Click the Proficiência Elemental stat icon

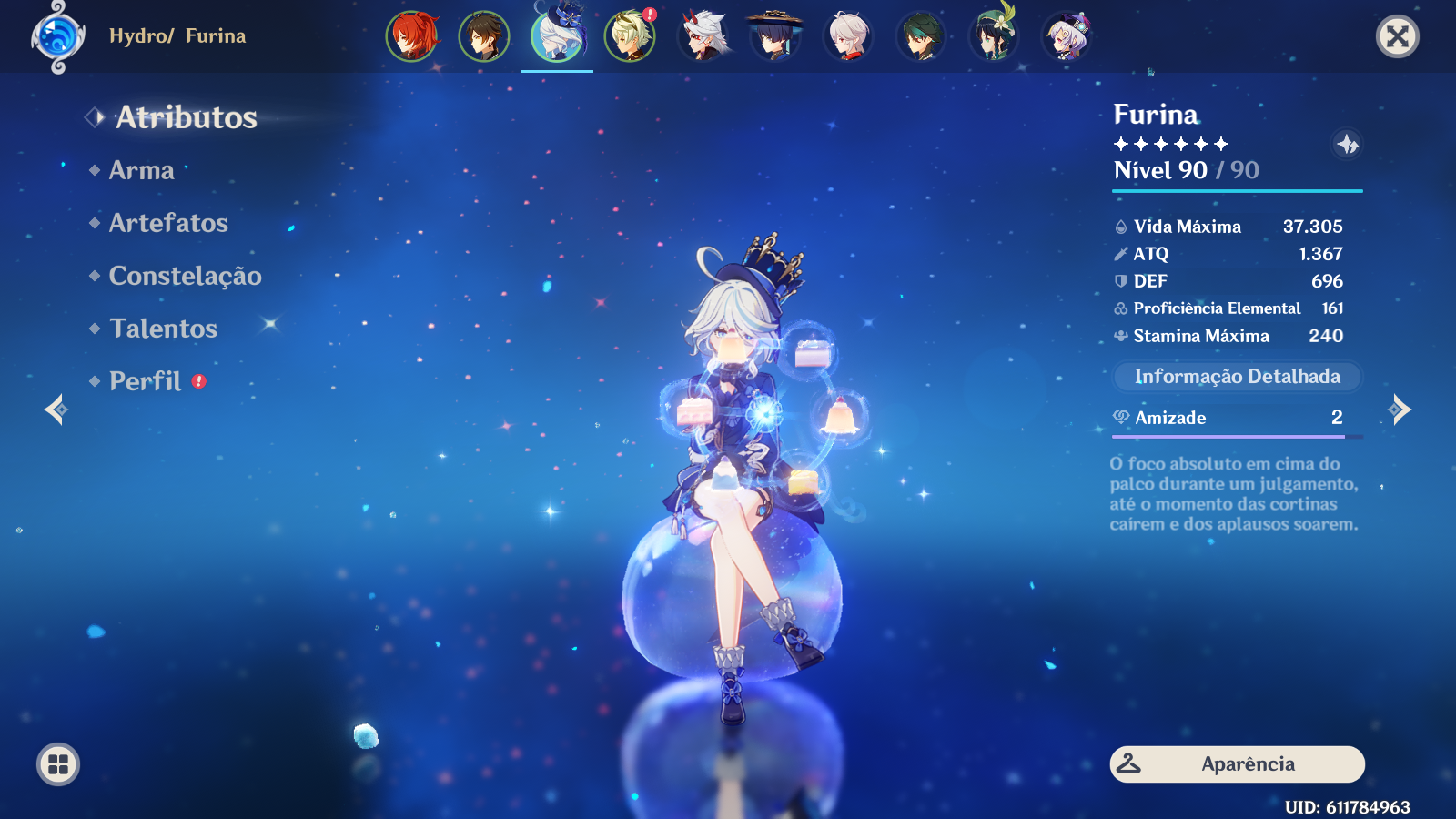1118,308
